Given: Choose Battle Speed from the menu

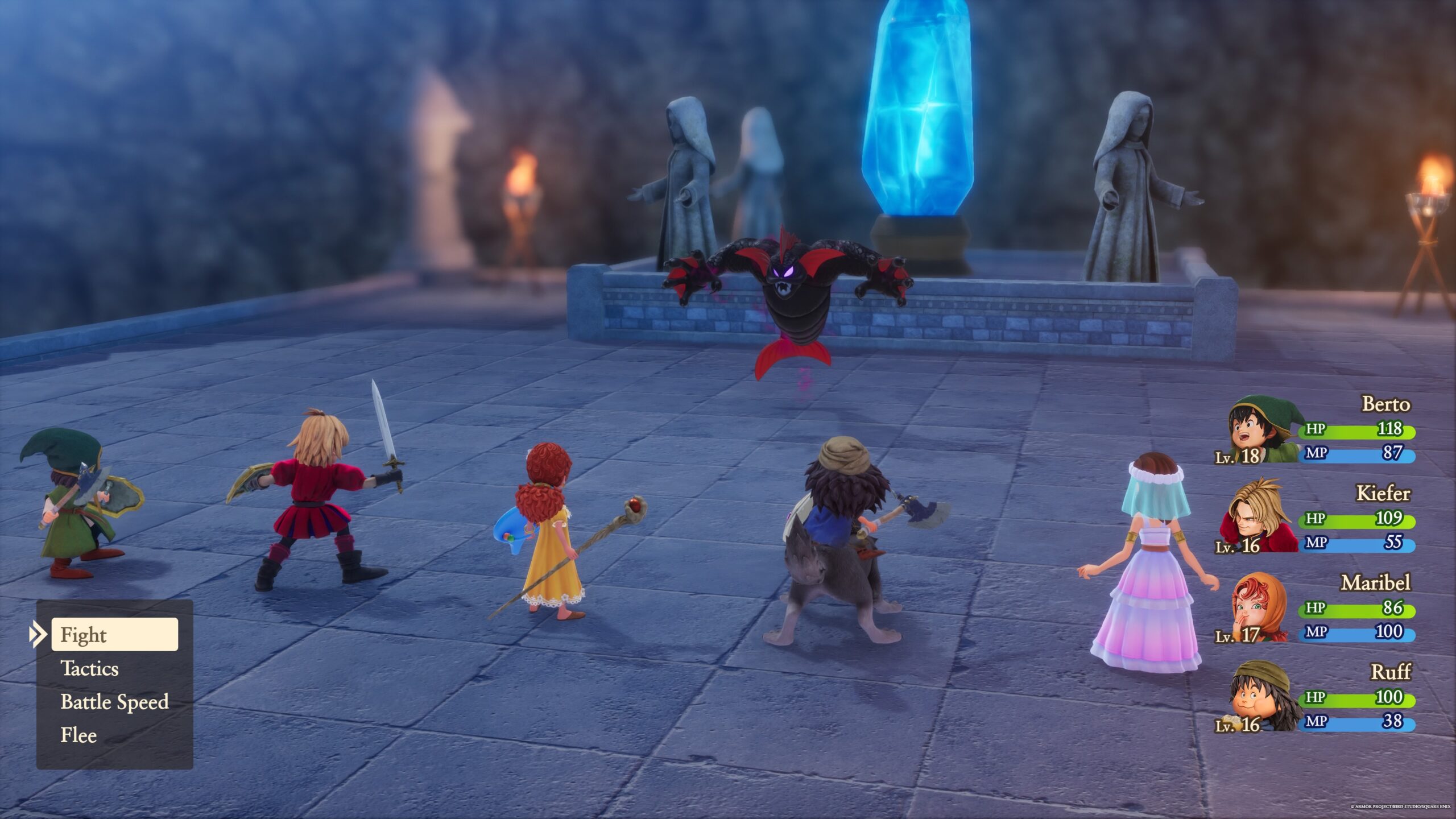Looking at the screenshot, I should (114, 702).
